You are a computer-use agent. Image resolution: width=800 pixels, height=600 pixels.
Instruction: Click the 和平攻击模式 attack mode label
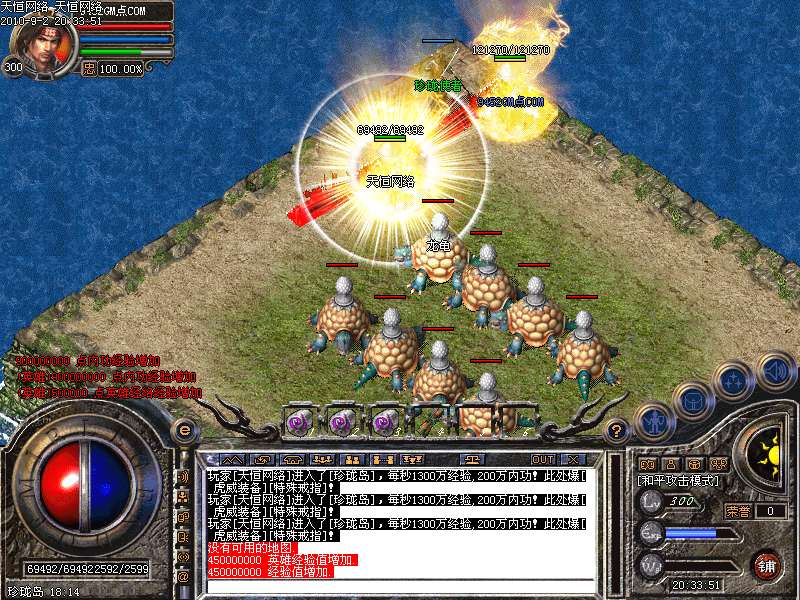[x=674, y=481]
